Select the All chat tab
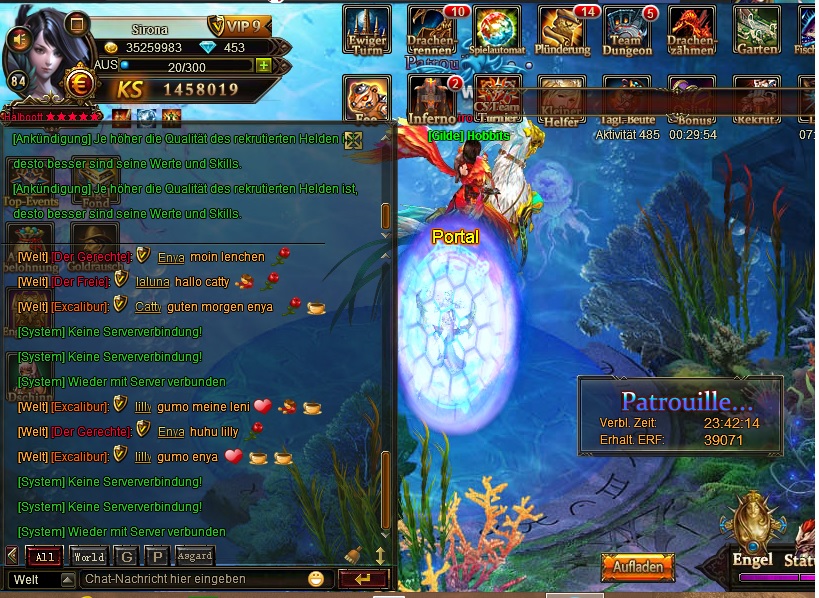 tap(44, 557)
